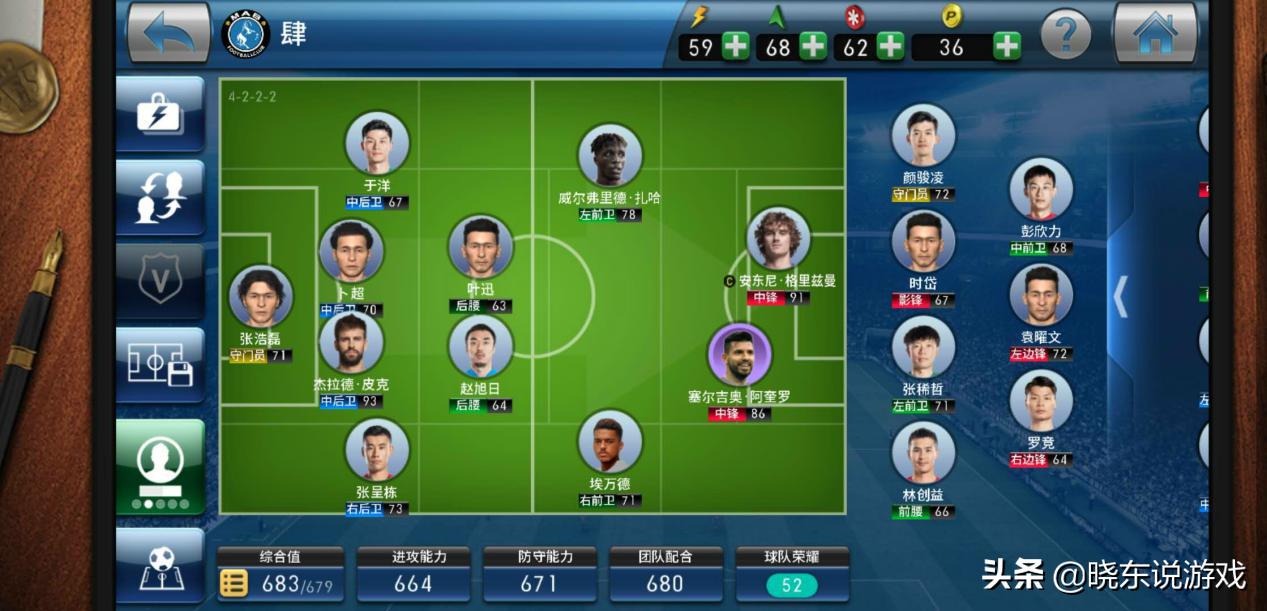Select goalkeeper 张浩磊 on the pitch

[261, 298]
